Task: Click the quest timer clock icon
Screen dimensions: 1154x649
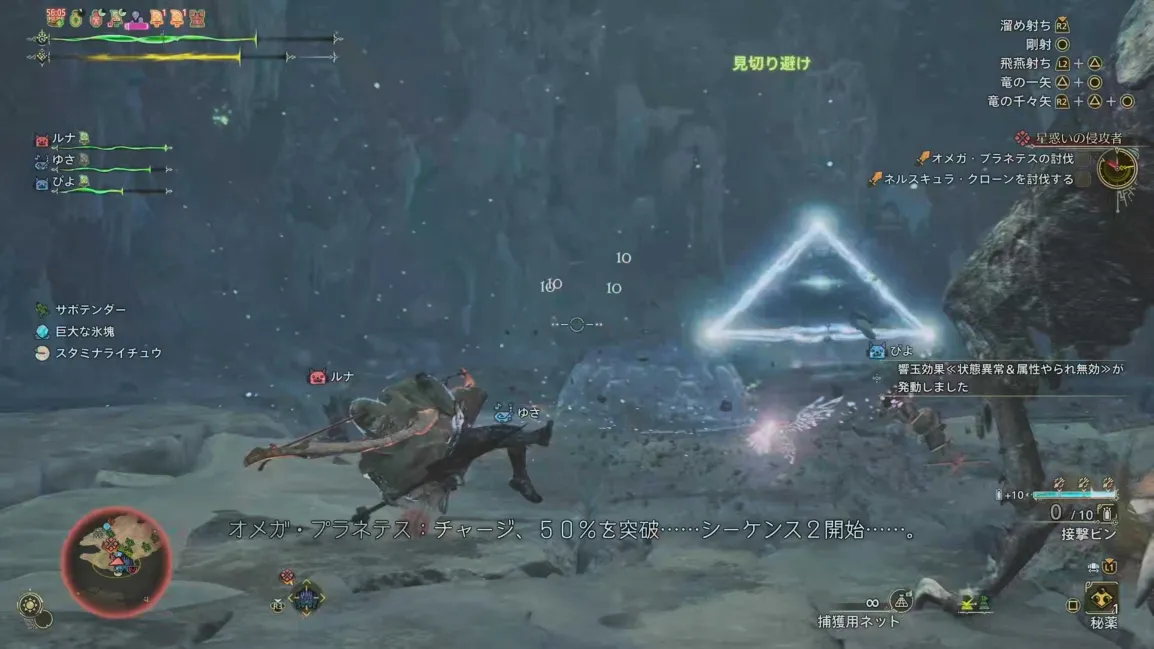Action: (x=1117, y=169)
